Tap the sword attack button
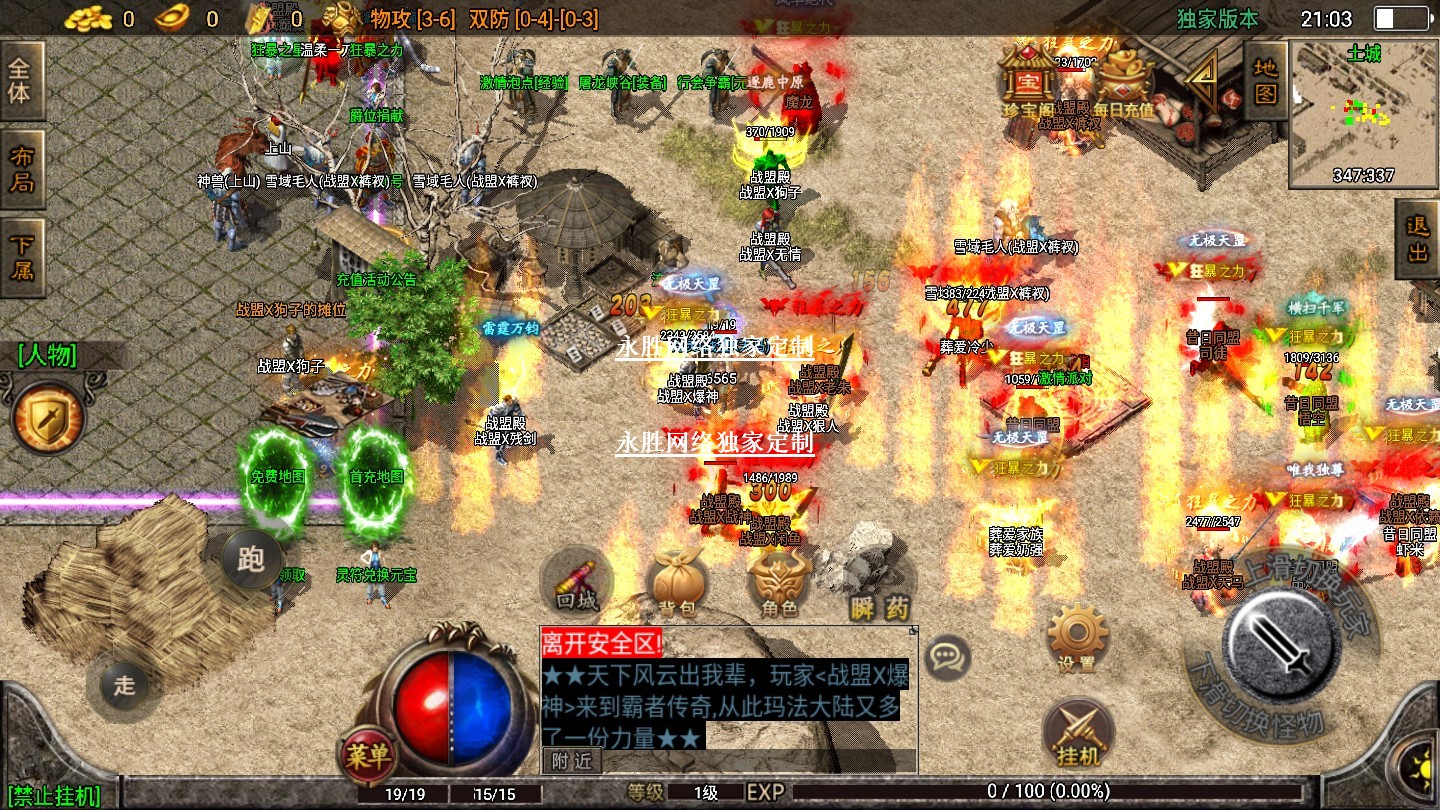The image size is (1440, 810). (x=1283, y=641)
